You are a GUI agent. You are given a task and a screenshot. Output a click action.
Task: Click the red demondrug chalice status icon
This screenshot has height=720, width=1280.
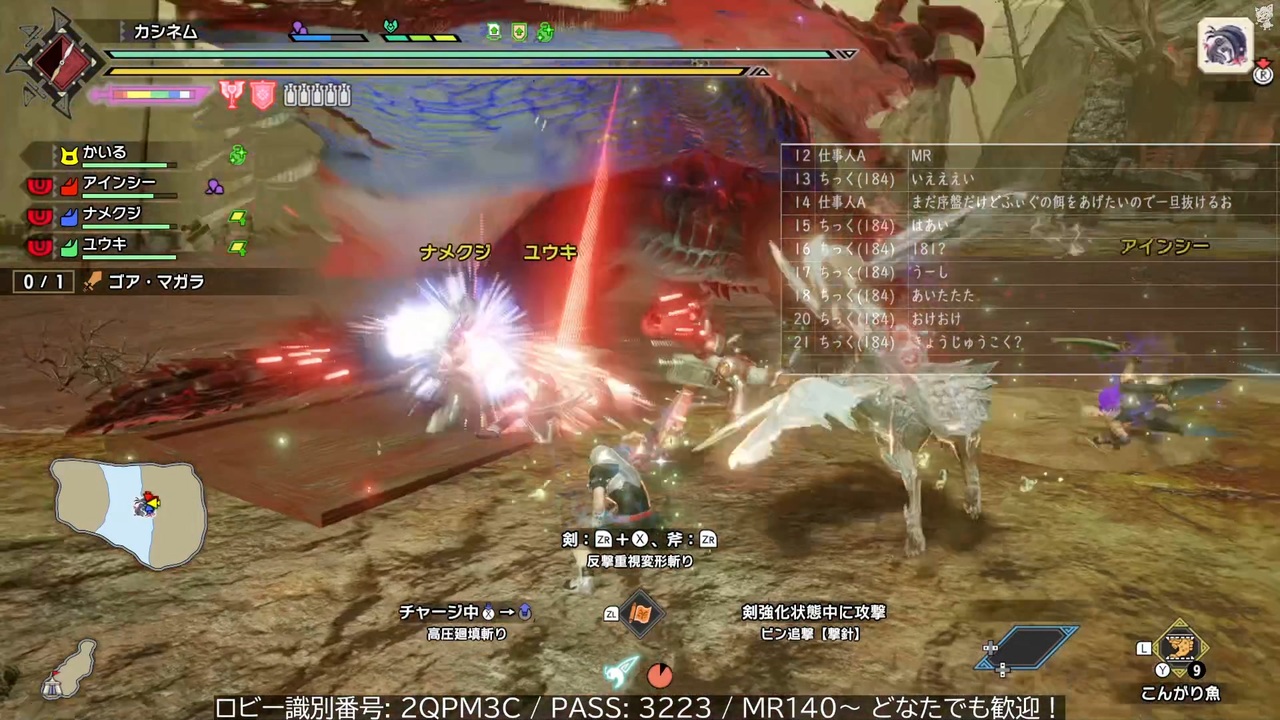[231, 93]
